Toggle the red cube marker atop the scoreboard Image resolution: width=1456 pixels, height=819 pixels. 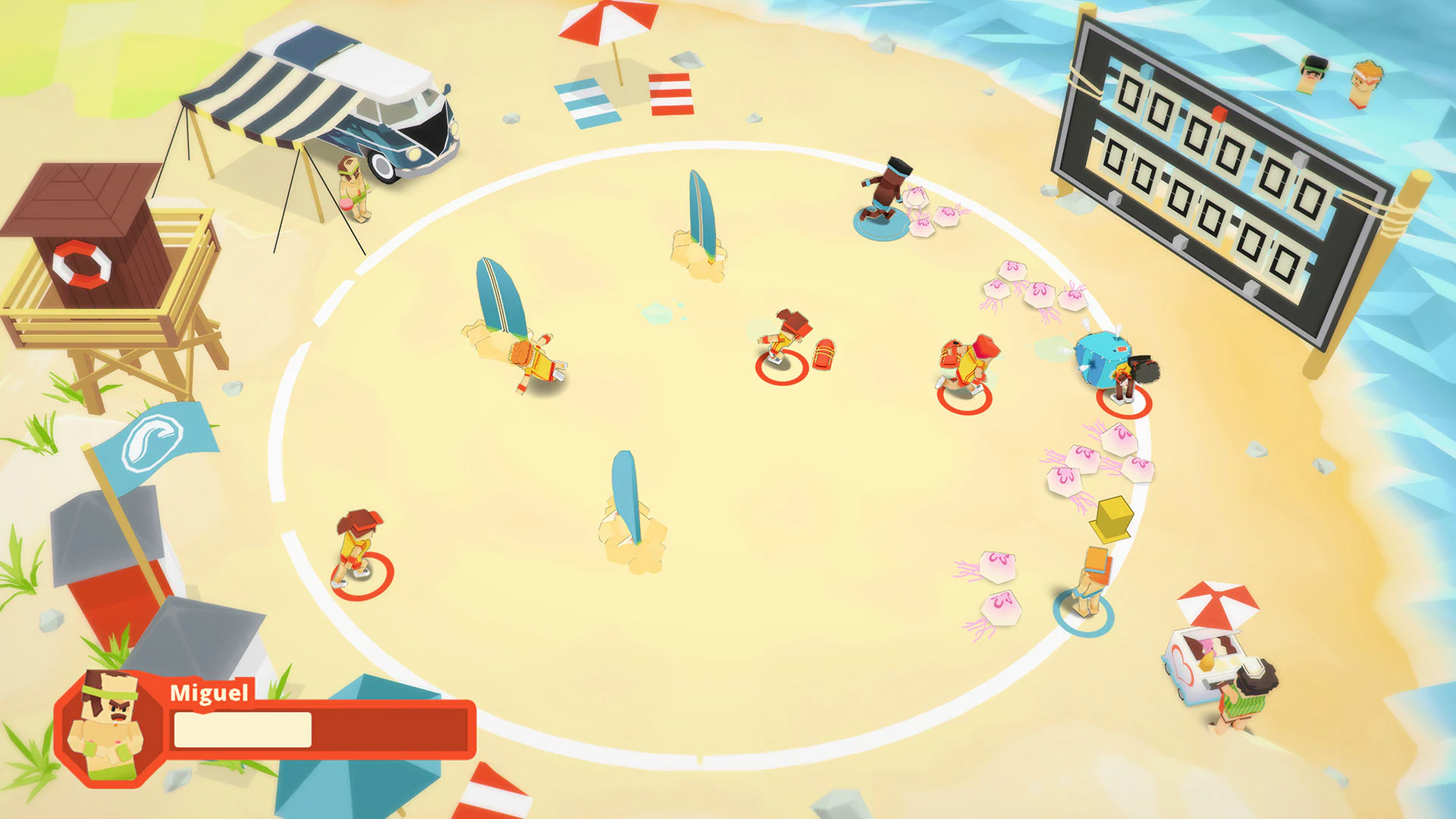click(1218, 112)
